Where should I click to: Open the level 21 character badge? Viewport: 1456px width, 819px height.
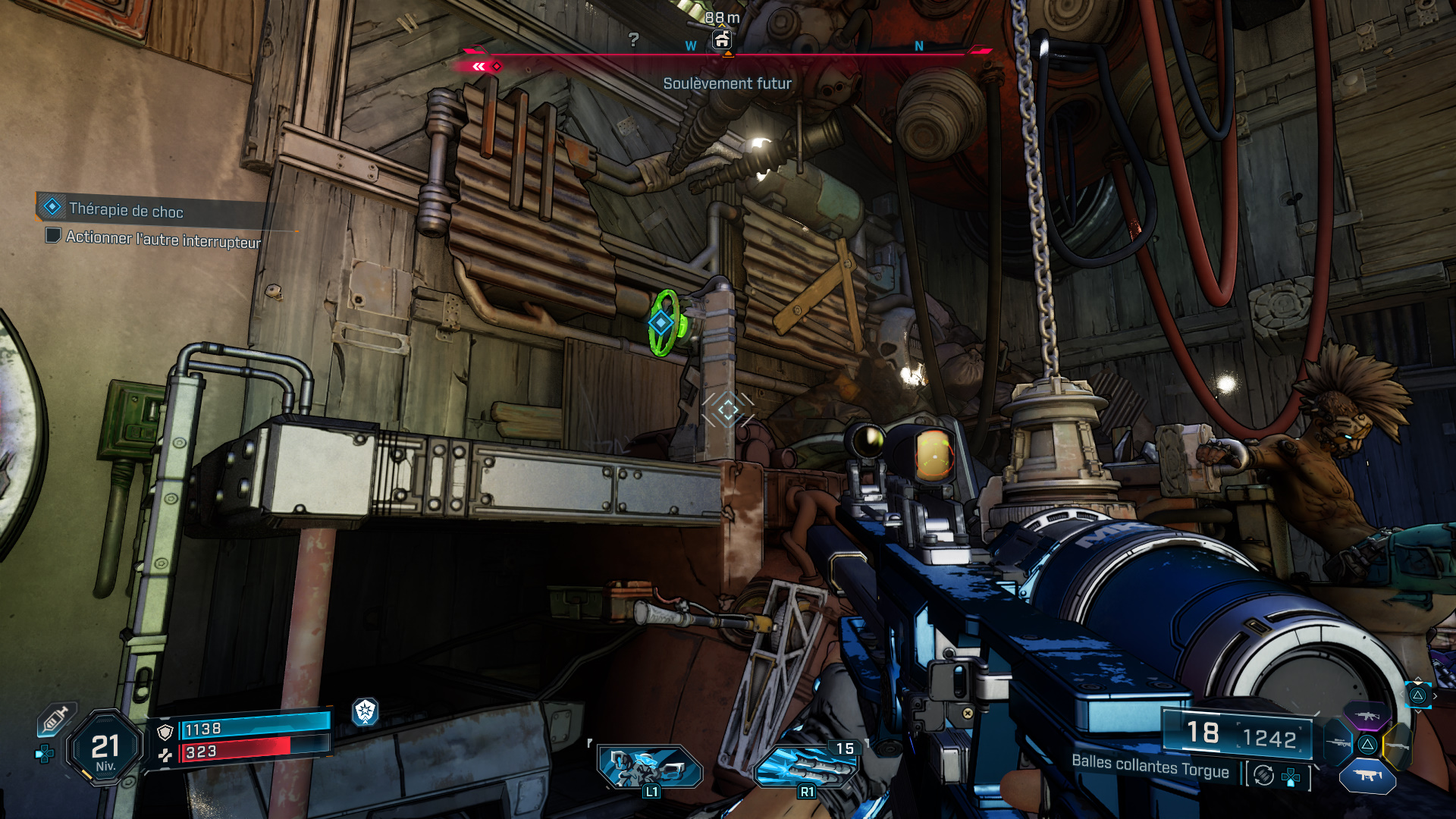click(x=105, y=748)
